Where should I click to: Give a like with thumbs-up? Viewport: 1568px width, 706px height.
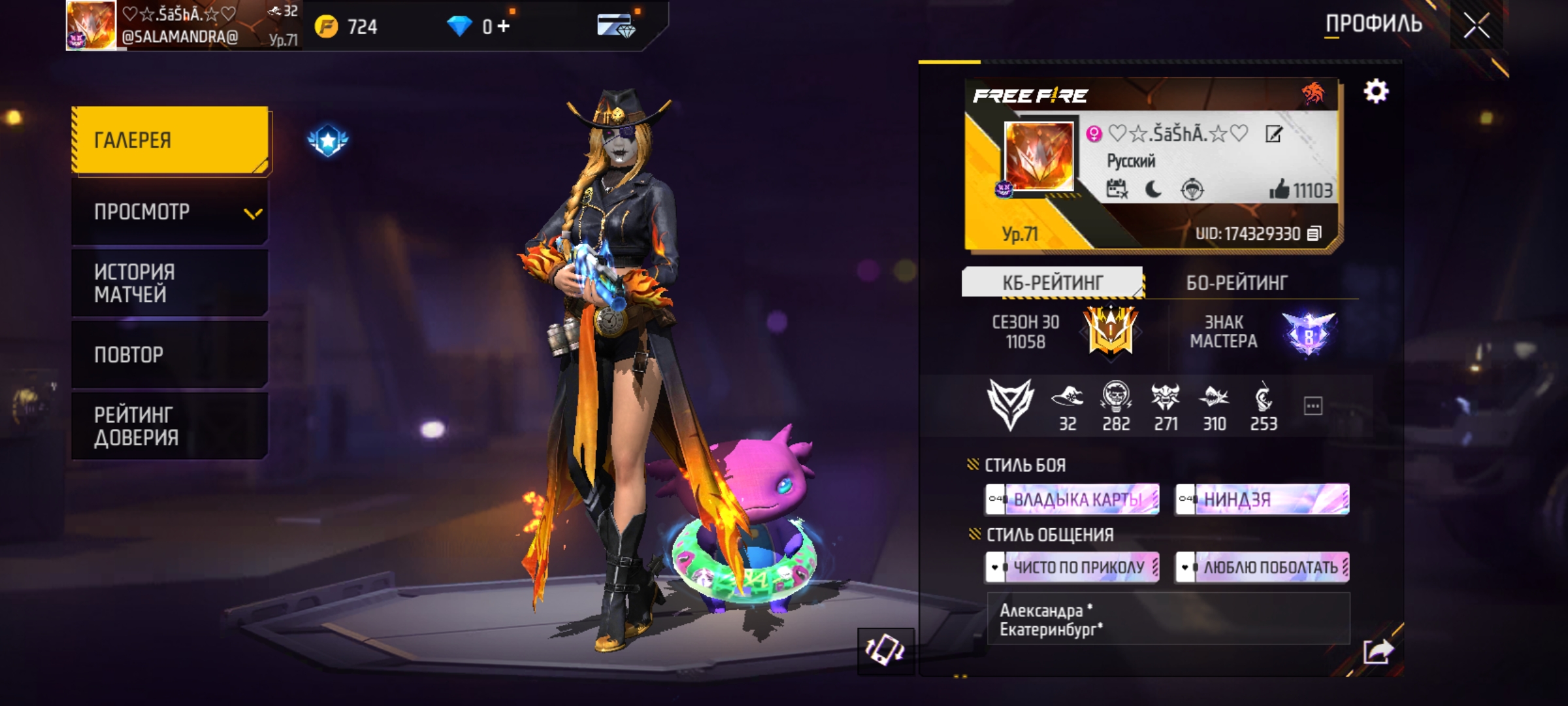click(1279, 190)
